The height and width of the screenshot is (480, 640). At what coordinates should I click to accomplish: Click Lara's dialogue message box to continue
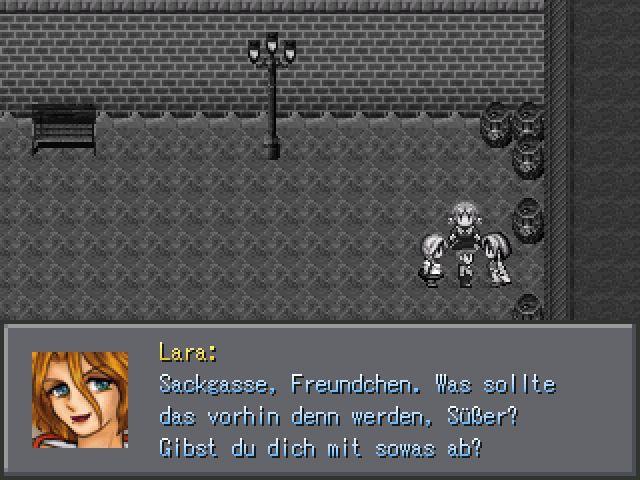pos(320,400)
